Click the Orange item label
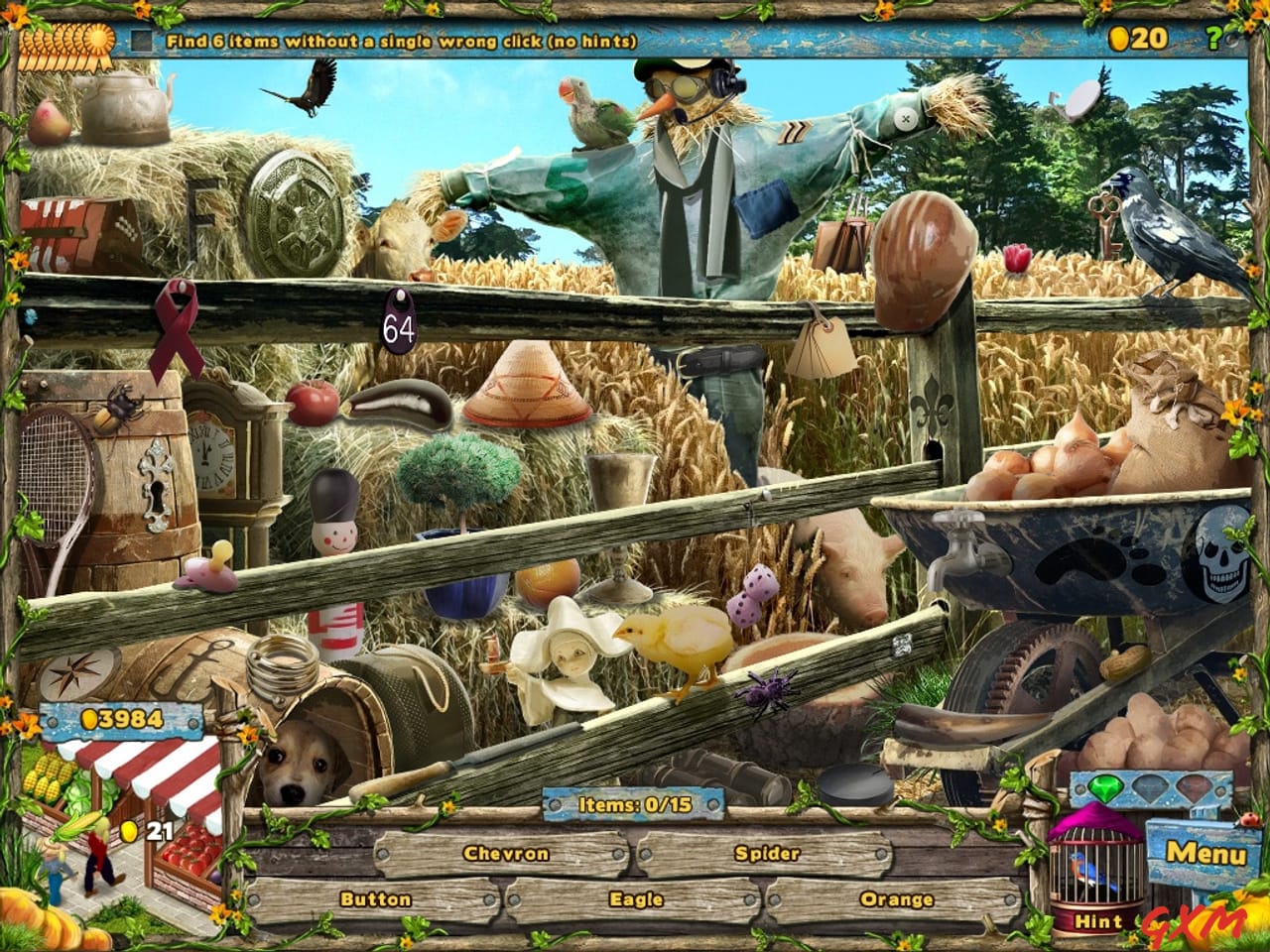This screenshot has width=1270, height=952. coord(896,900)
